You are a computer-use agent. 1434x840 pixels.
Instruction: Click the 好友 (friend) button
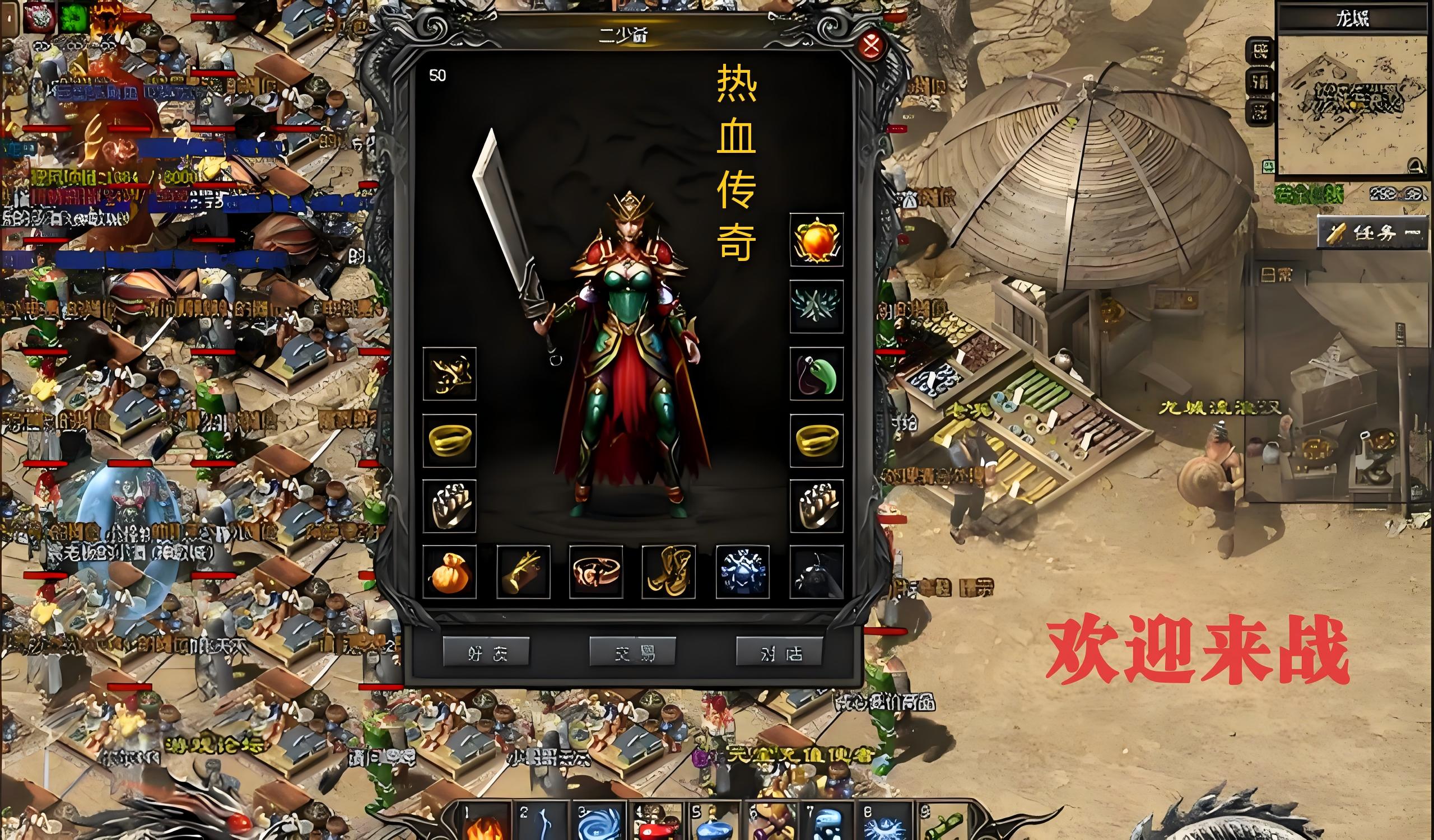tap(486, 653)
